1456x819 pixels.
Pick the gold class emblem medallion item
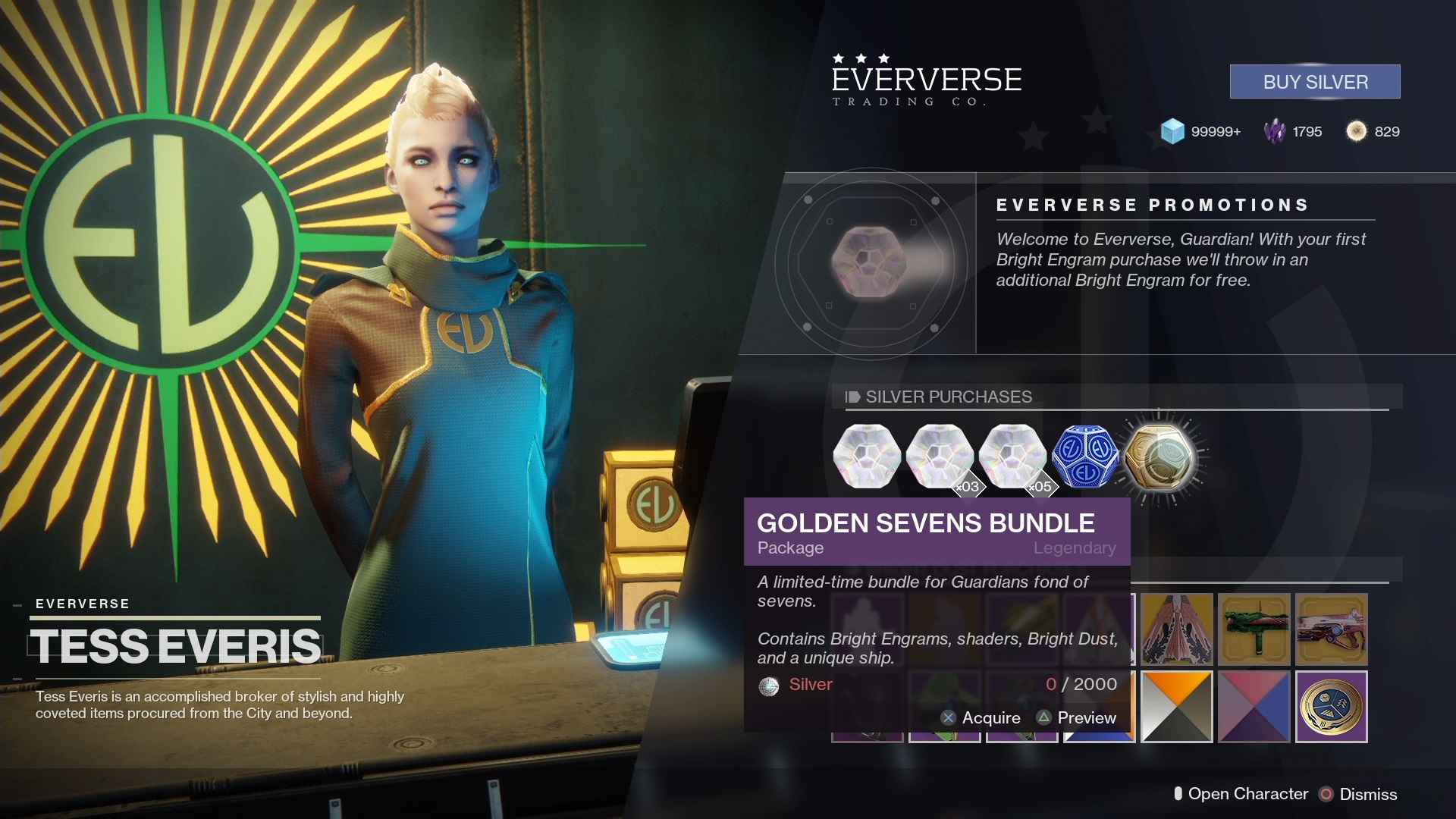(x=1331, y=707)
